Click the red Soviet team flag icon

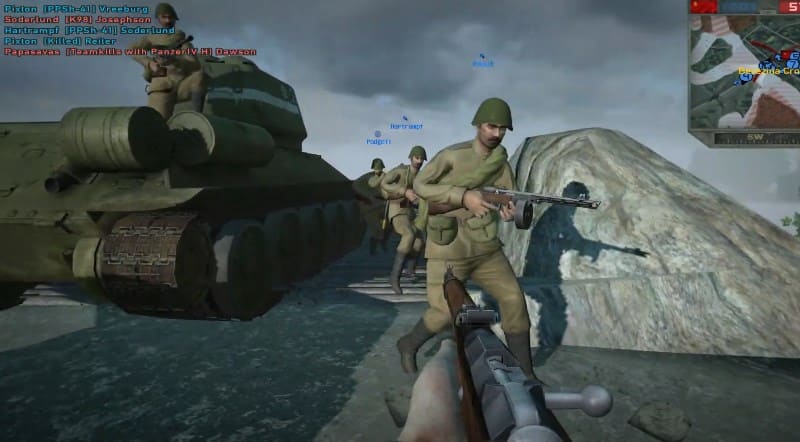point(703,7)
